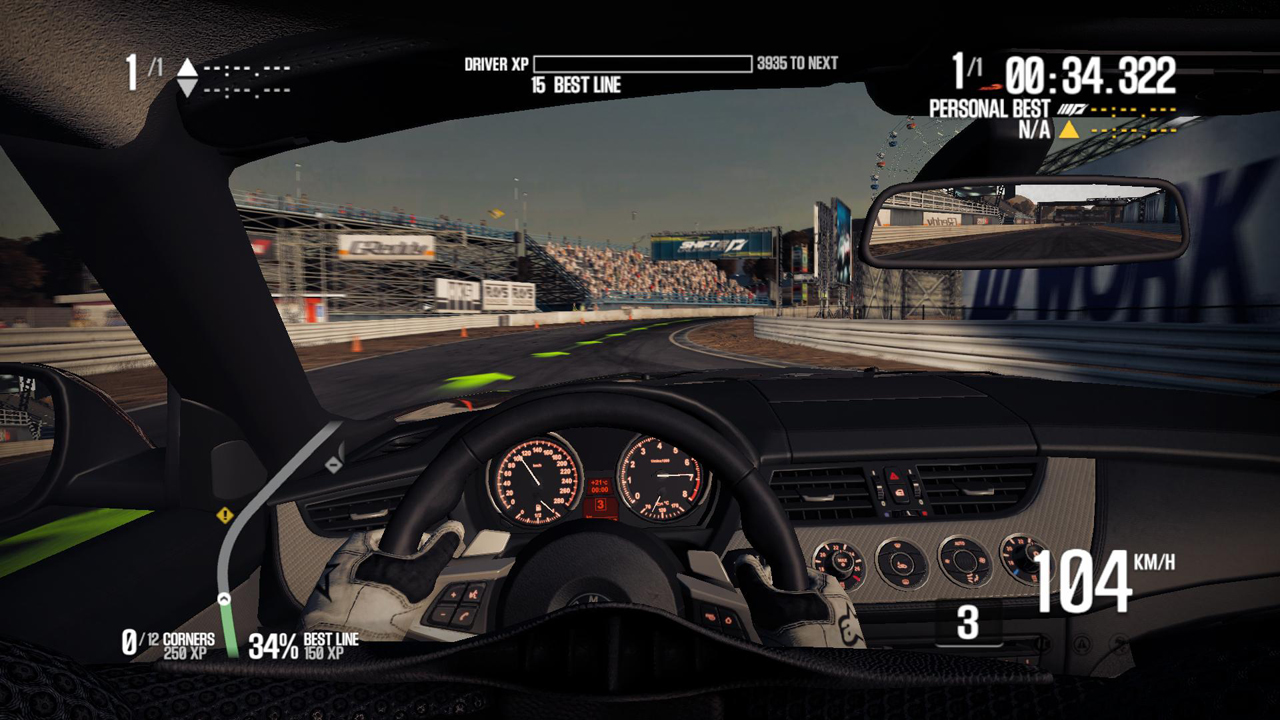Viewport: 1280px width, 720px height.
Task: Open the Corners objective tracker
Action: tap(168, 645)
